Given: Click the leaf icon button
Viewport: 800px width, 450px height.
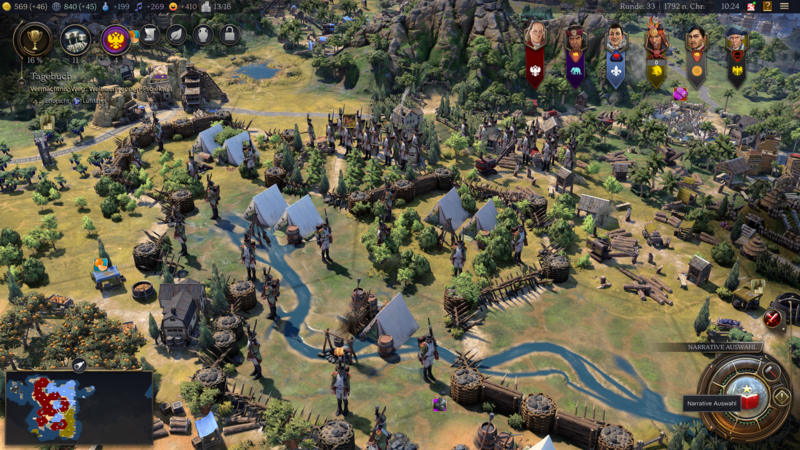Looking at the screenshot, I should coord(176,36).
